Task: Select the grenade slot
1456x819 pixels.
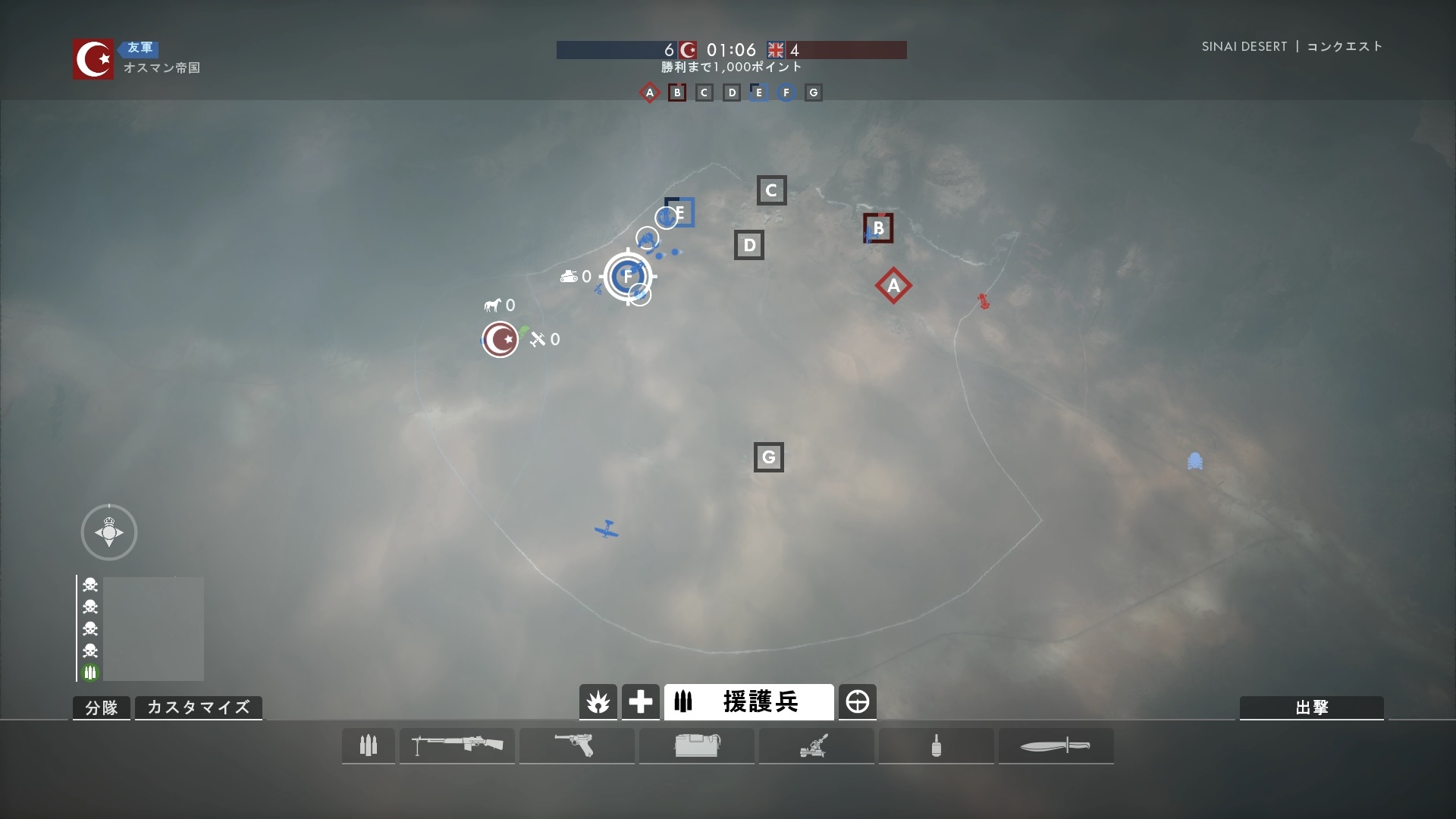Action: pos(936,745)
